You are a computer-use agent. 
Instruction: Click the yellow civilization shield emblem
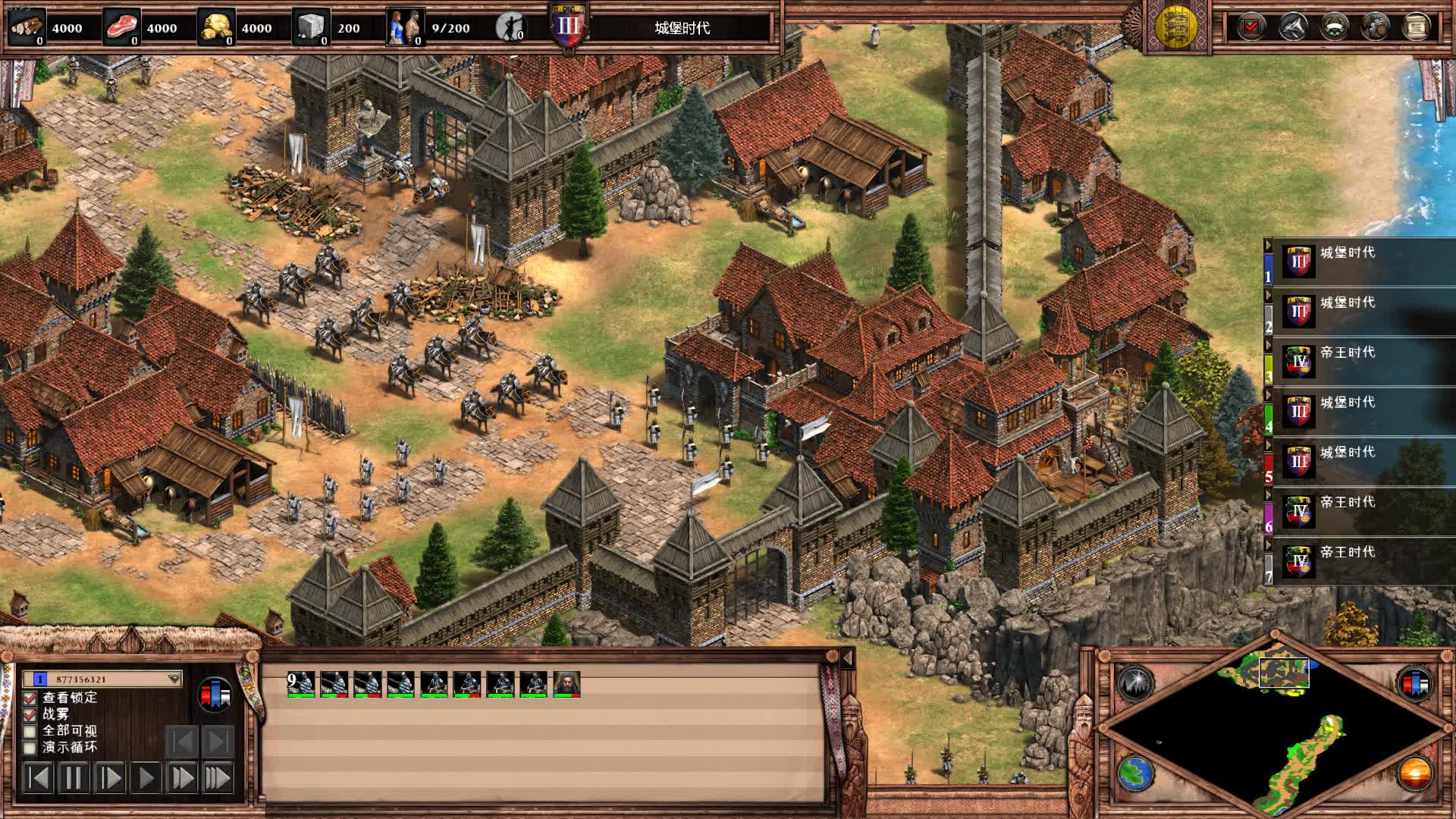pyautogui.click(x=1175, y=27)
